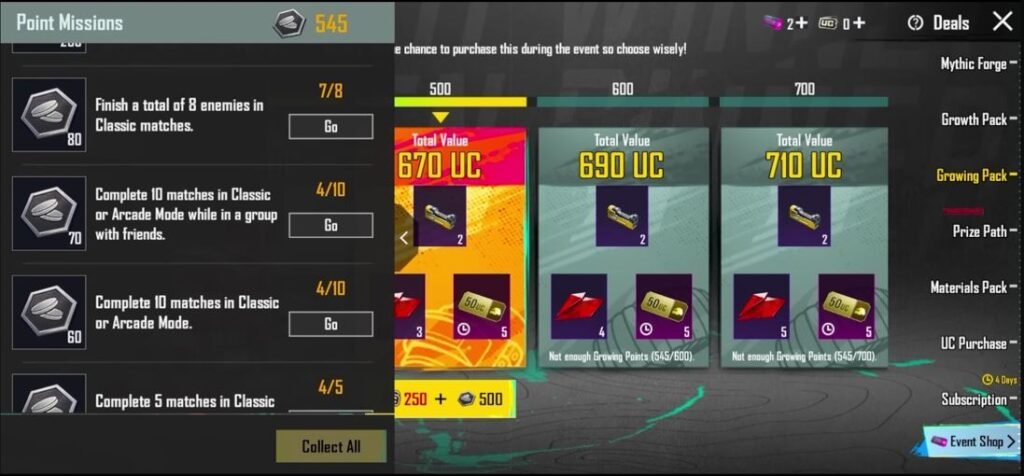The width and height of the screenshot is (1024, 476).
Task: Select the 80-point mission reward icon
Action: click(49, 115)
